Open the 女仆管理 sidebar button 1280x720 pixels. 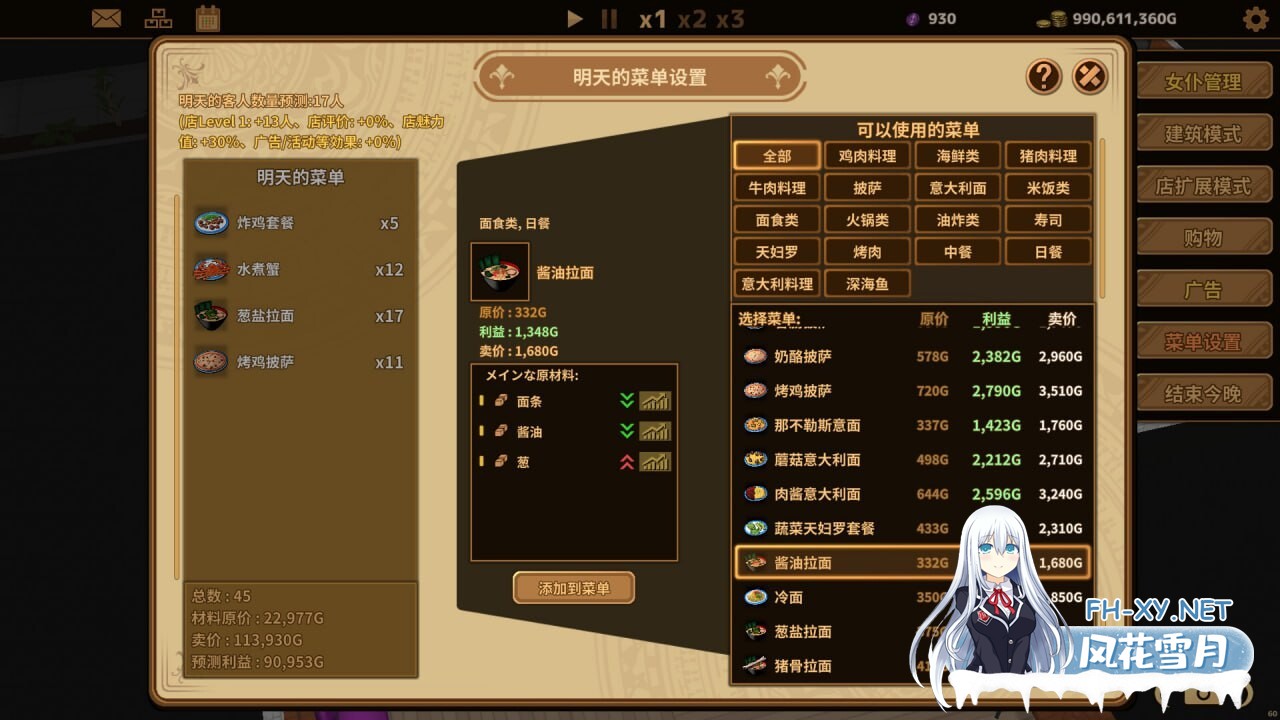point(1204,80)
